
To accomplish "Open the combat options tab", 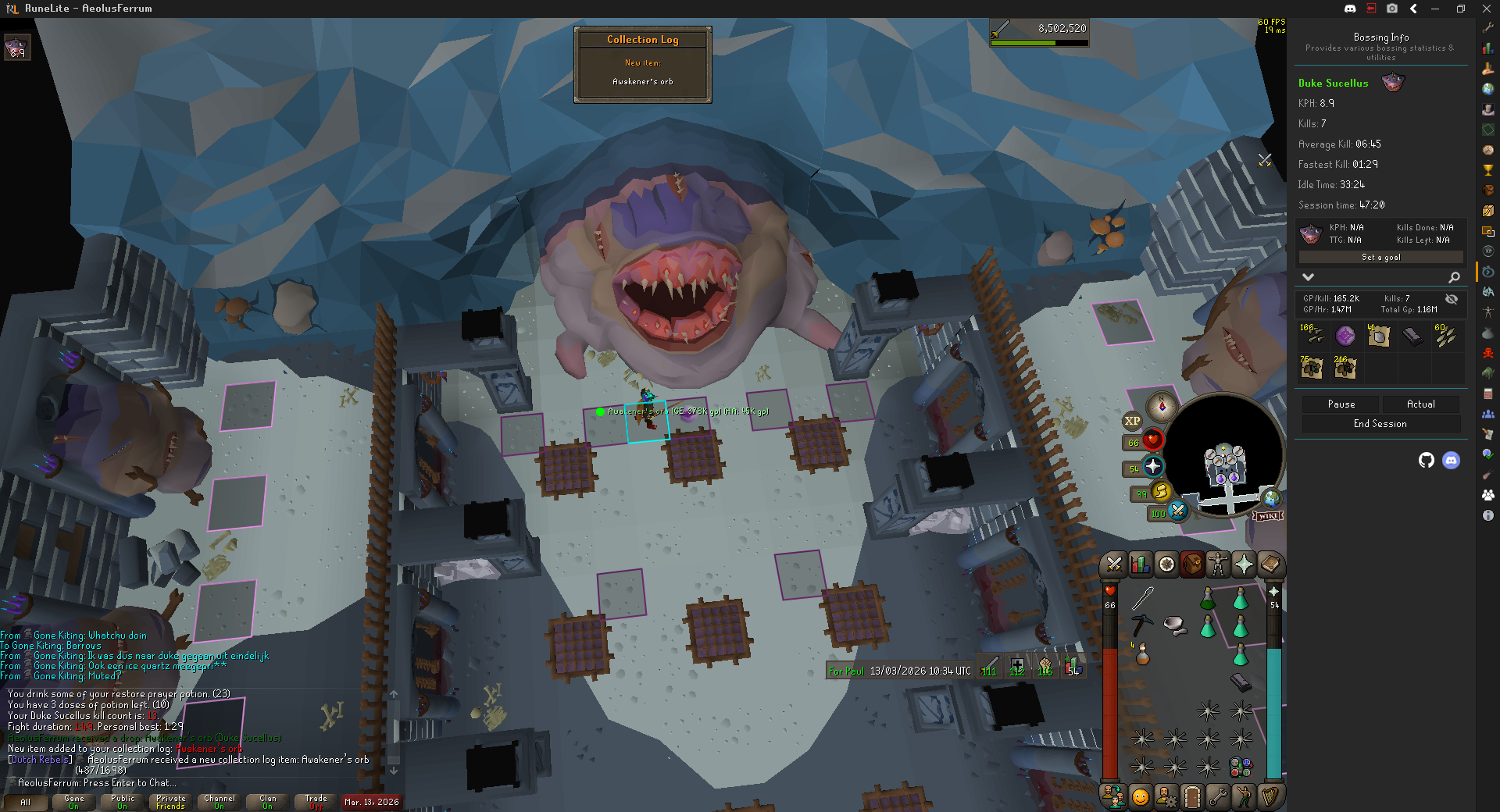I will 1115,564.
